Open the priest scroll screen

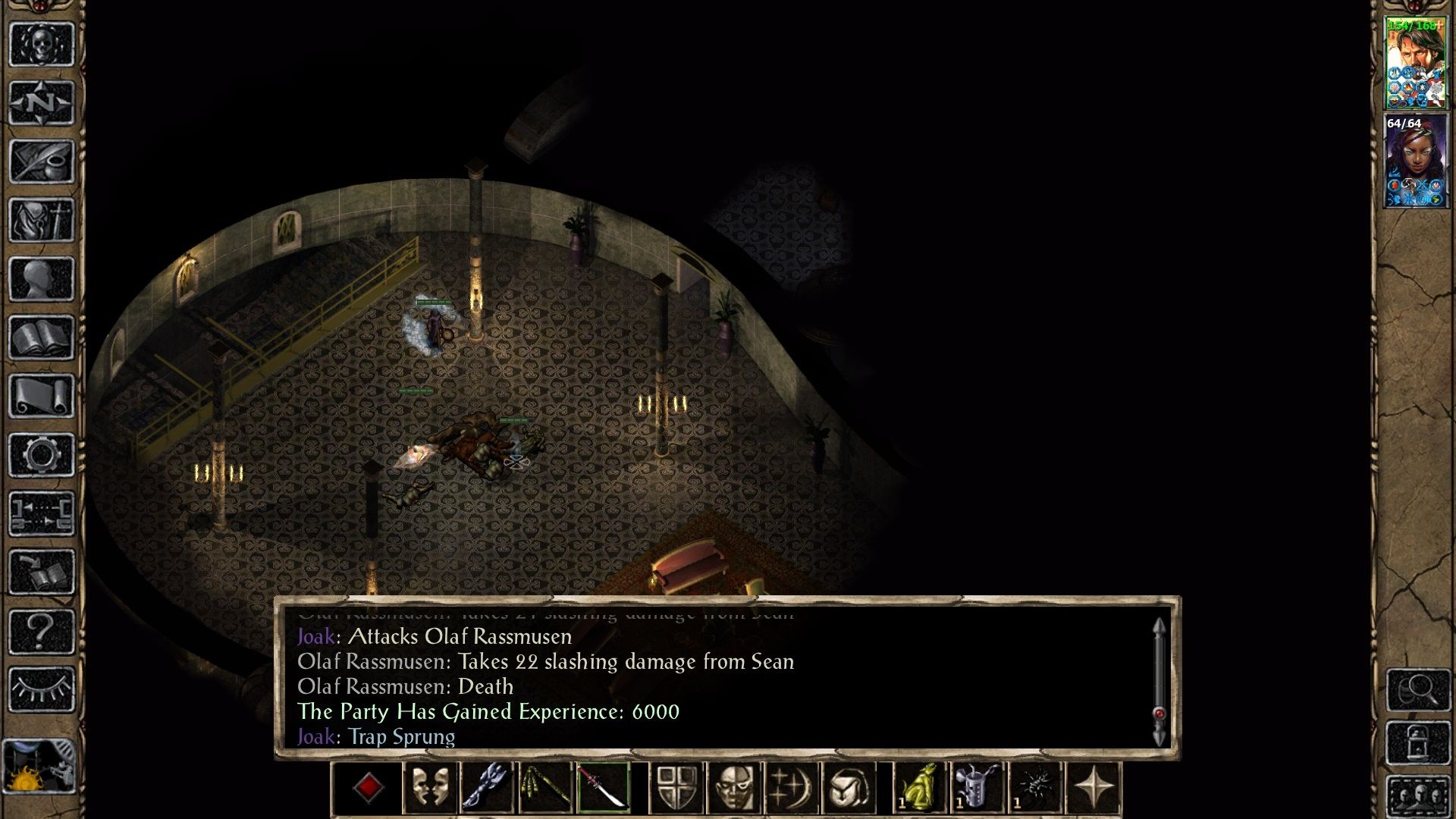pos(42,396)
